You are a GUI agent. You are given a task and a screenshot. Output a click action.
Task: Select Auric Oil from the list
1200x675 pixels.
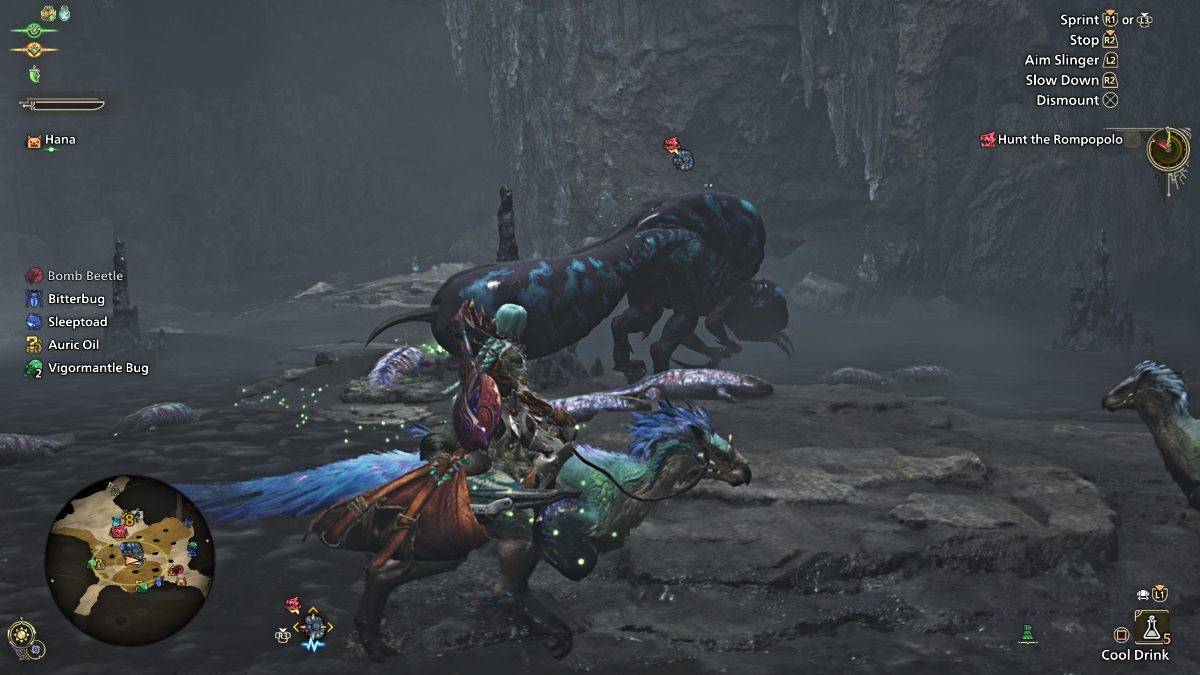coord(75,345)
